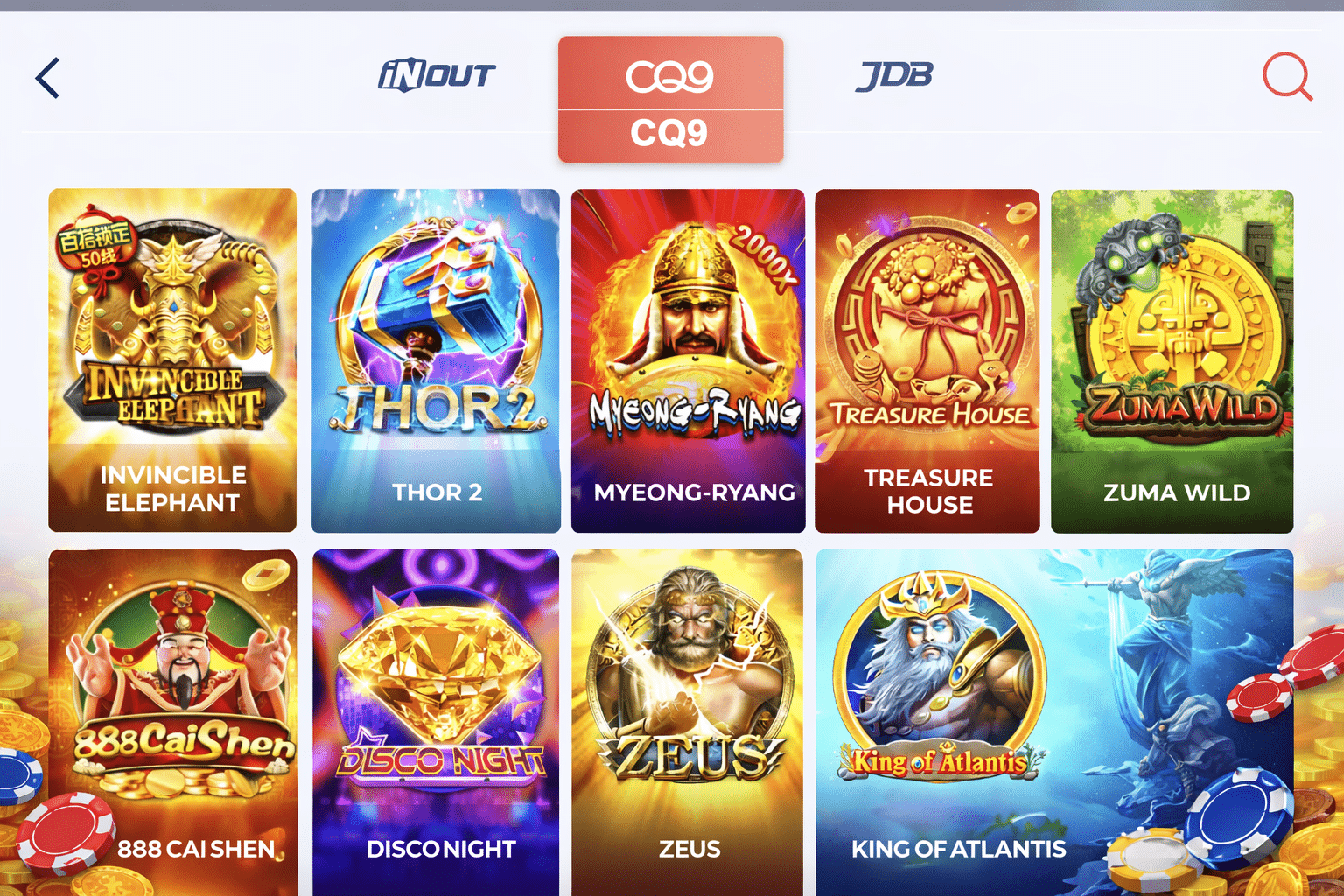Switch to the CQ9 tab
The width and height of the screenshot is (1344, 896).
670,98
